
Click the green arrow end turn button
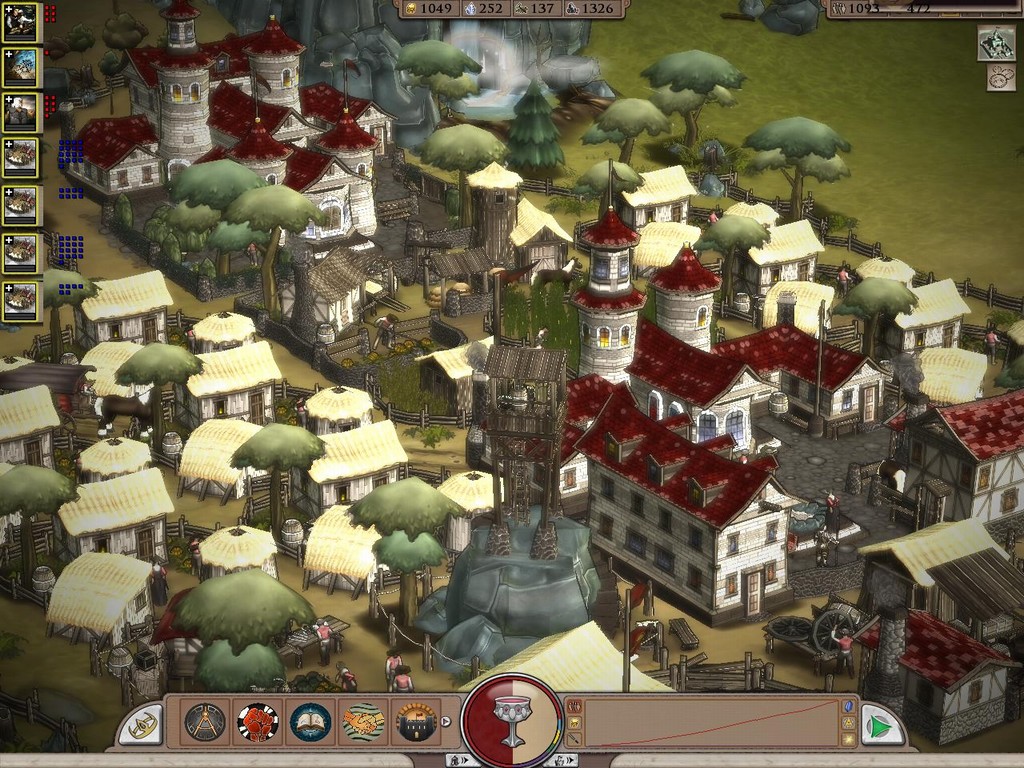point(880,724)
